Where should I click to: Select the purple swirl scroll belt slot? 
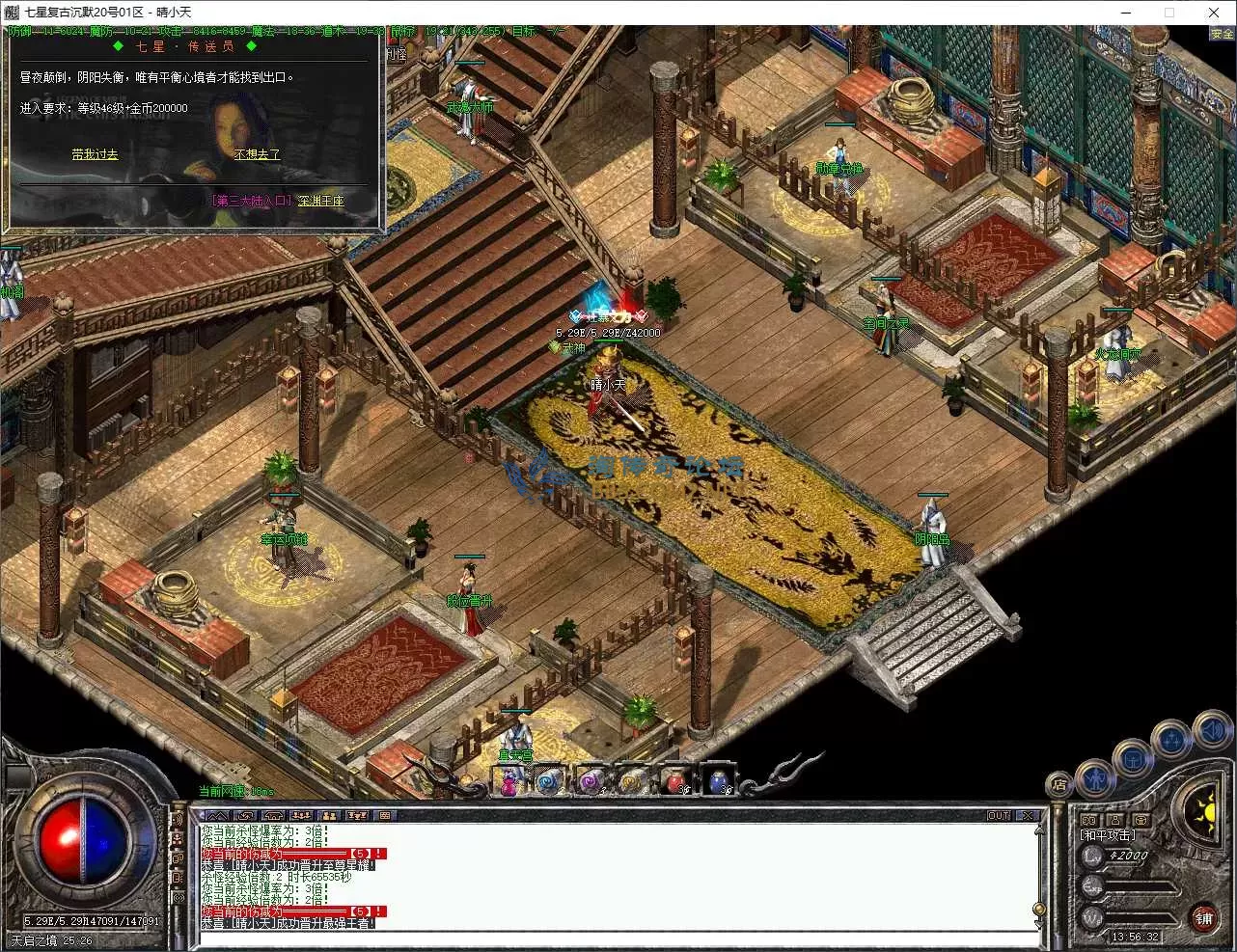coord(591,780)
